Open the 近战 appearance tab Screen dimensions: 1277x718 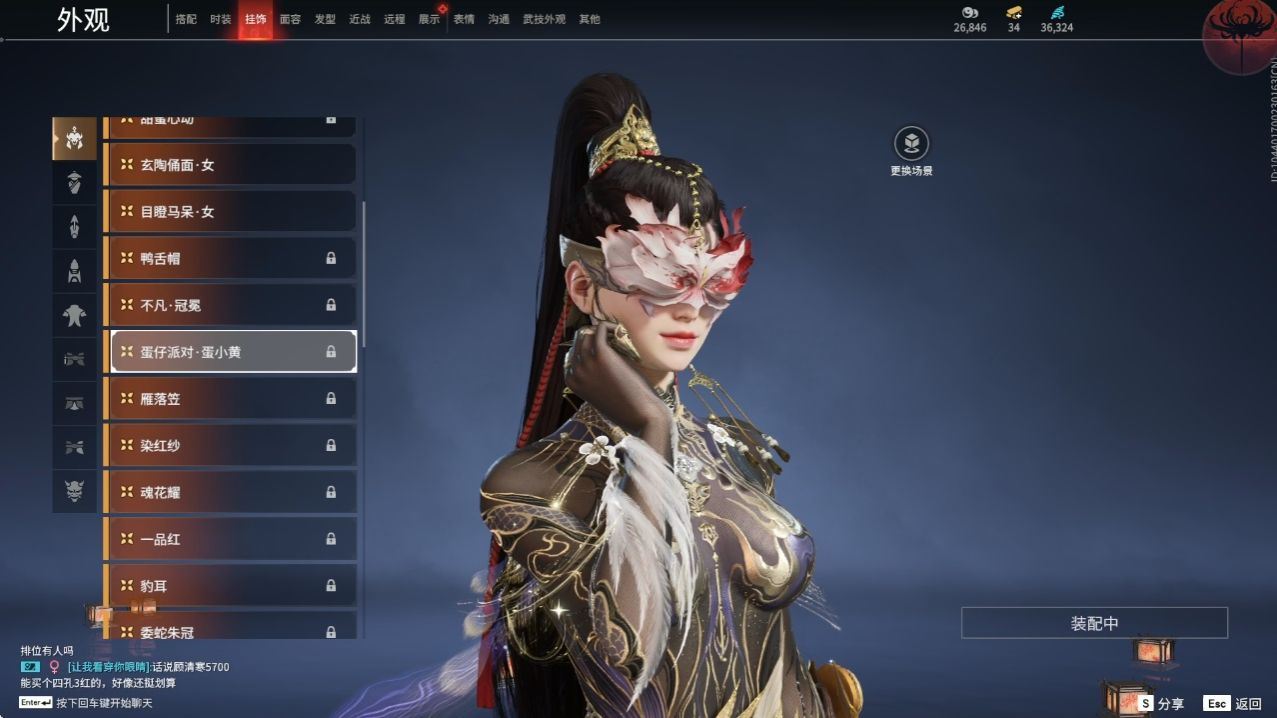tap(360, 19)
